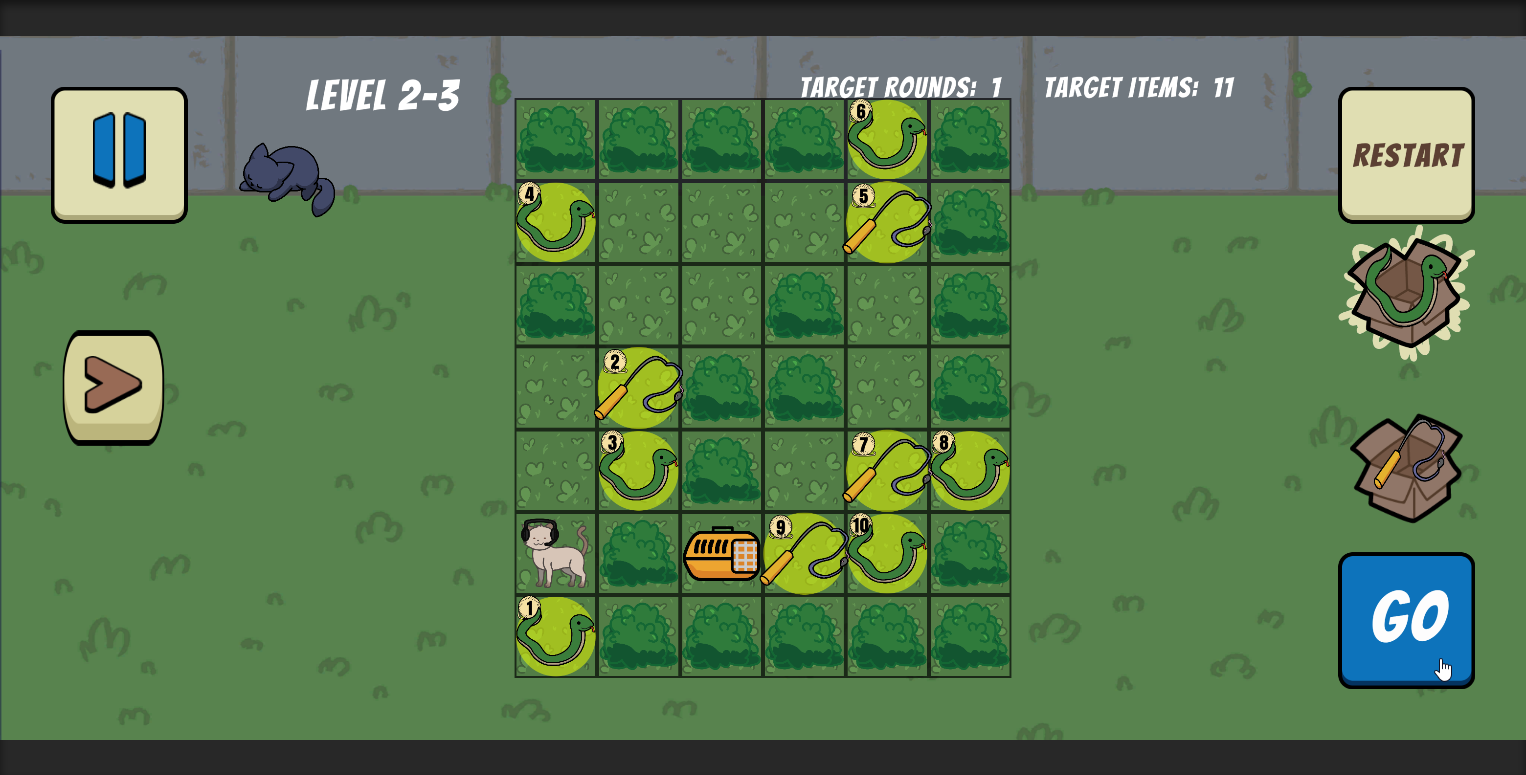Image resolution: width=1526 pixels, height=775 pixels.
Task: Click the snake marked with number 4
Action: 555,222
